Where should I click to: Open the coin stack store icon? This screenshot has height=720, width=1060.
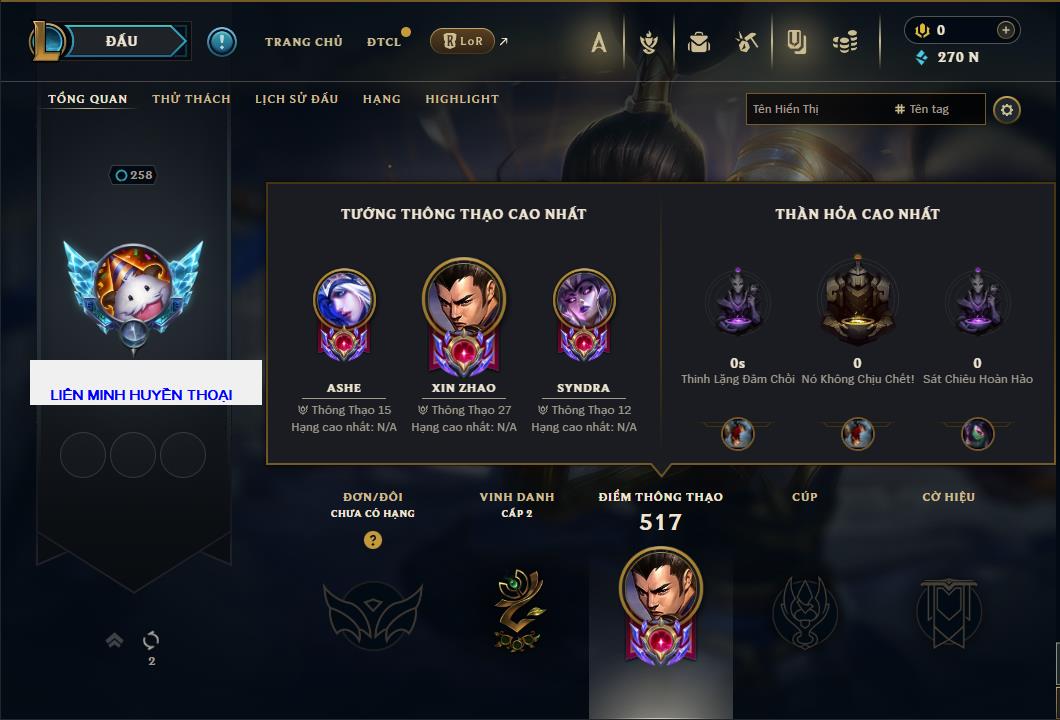845,42
